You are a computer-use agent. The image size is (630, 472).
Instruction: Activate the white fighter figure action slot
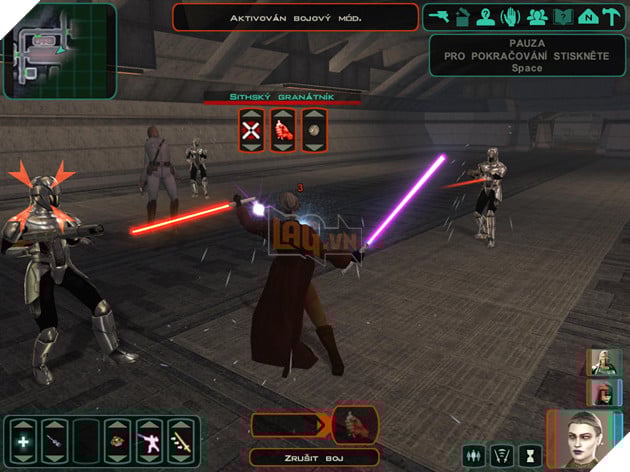(x=150, y=440)
